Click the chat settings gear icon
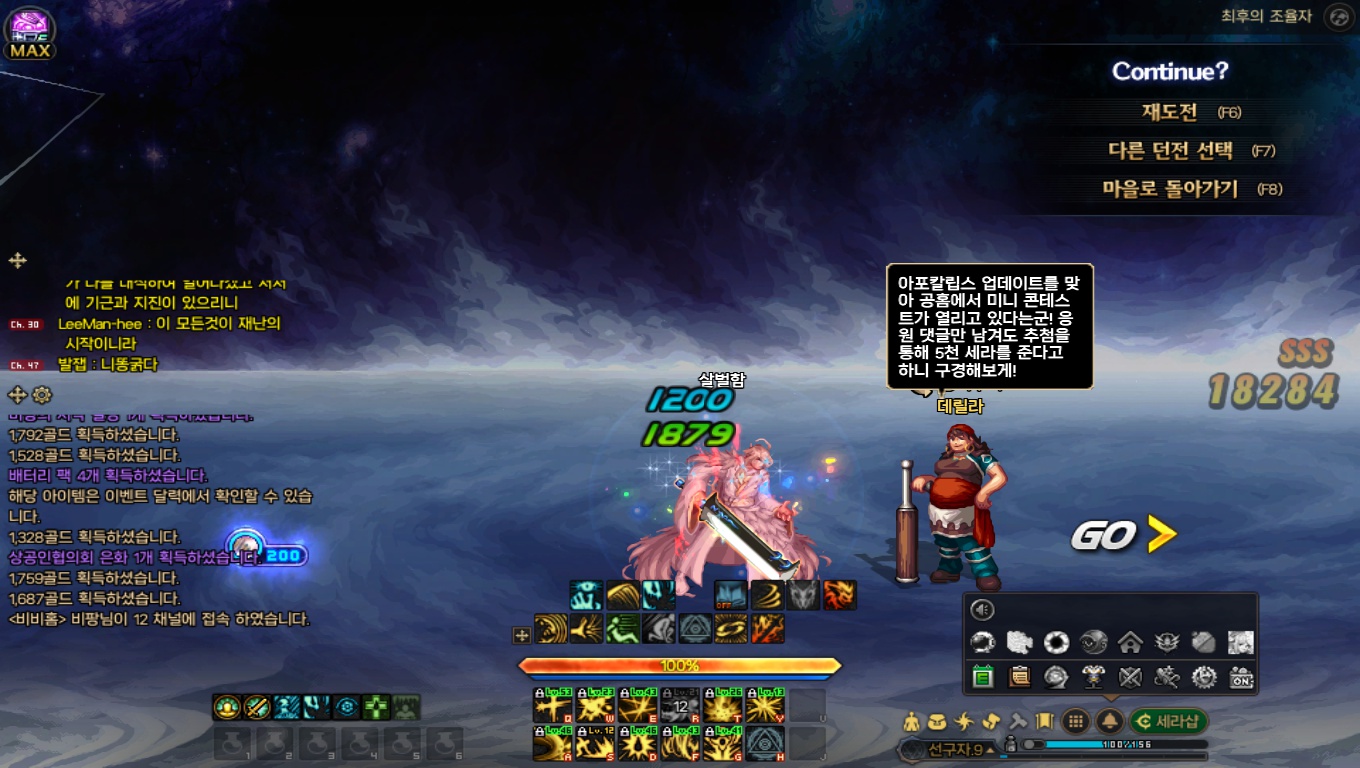The width and height of the screenshot is (1360, 768). point(41,394)
